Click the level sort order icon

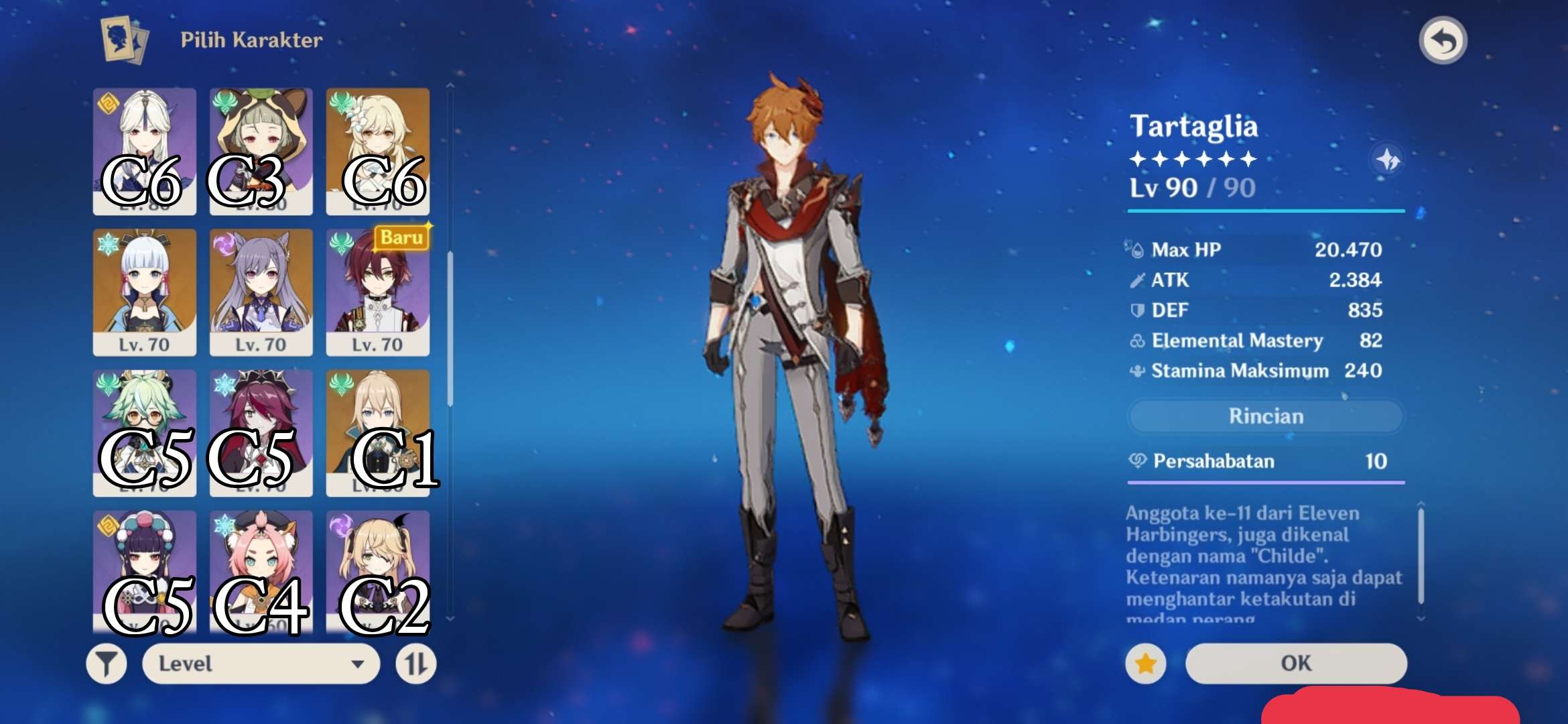tap(415, 664)
